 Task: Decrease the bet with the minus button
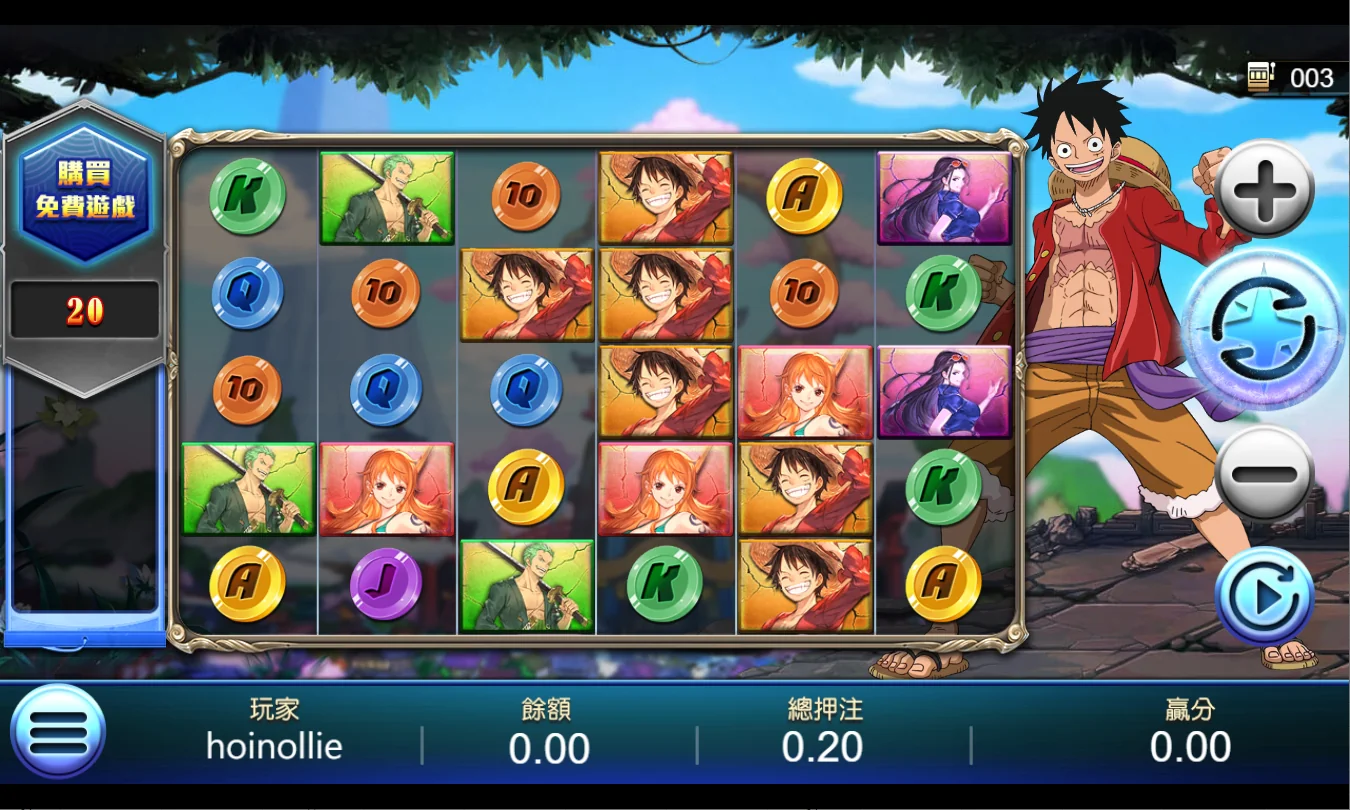[x=1265, y=473]
